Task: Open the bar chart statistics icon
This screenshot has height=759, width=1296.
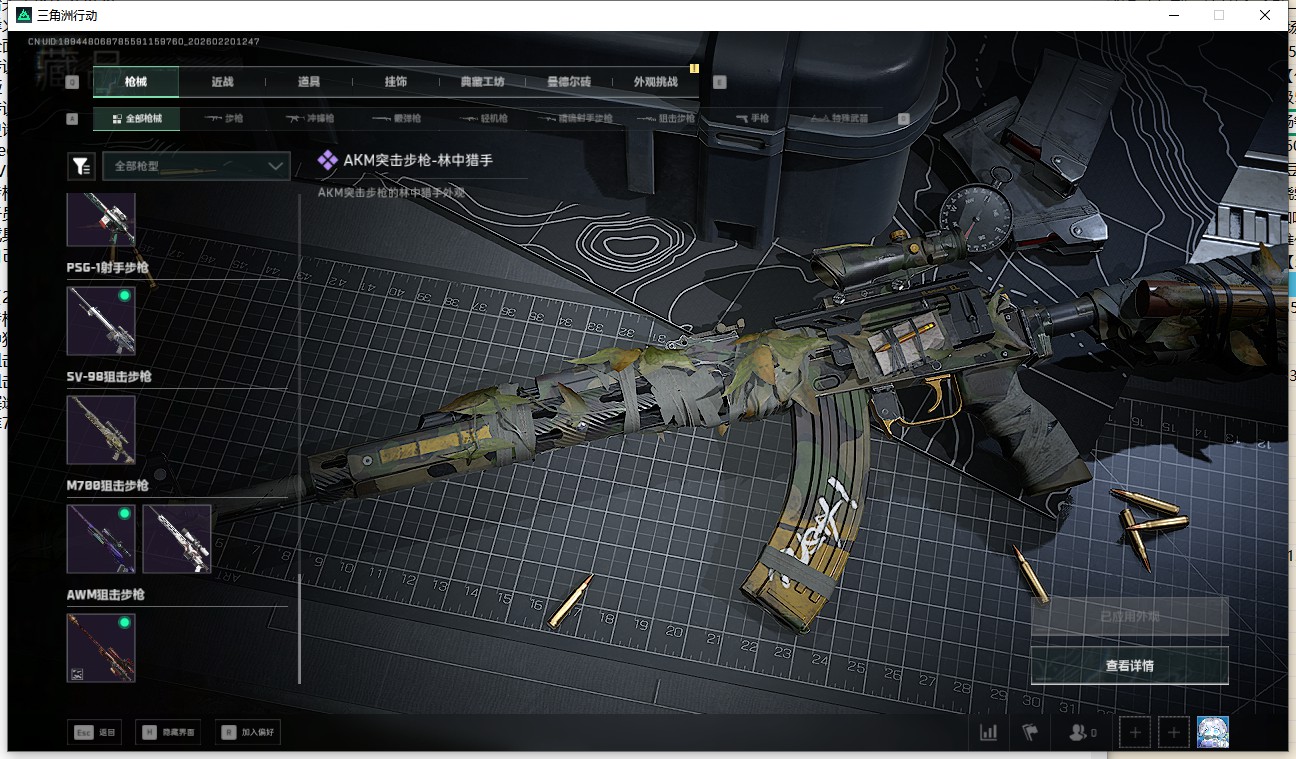Action: (988, 732)
